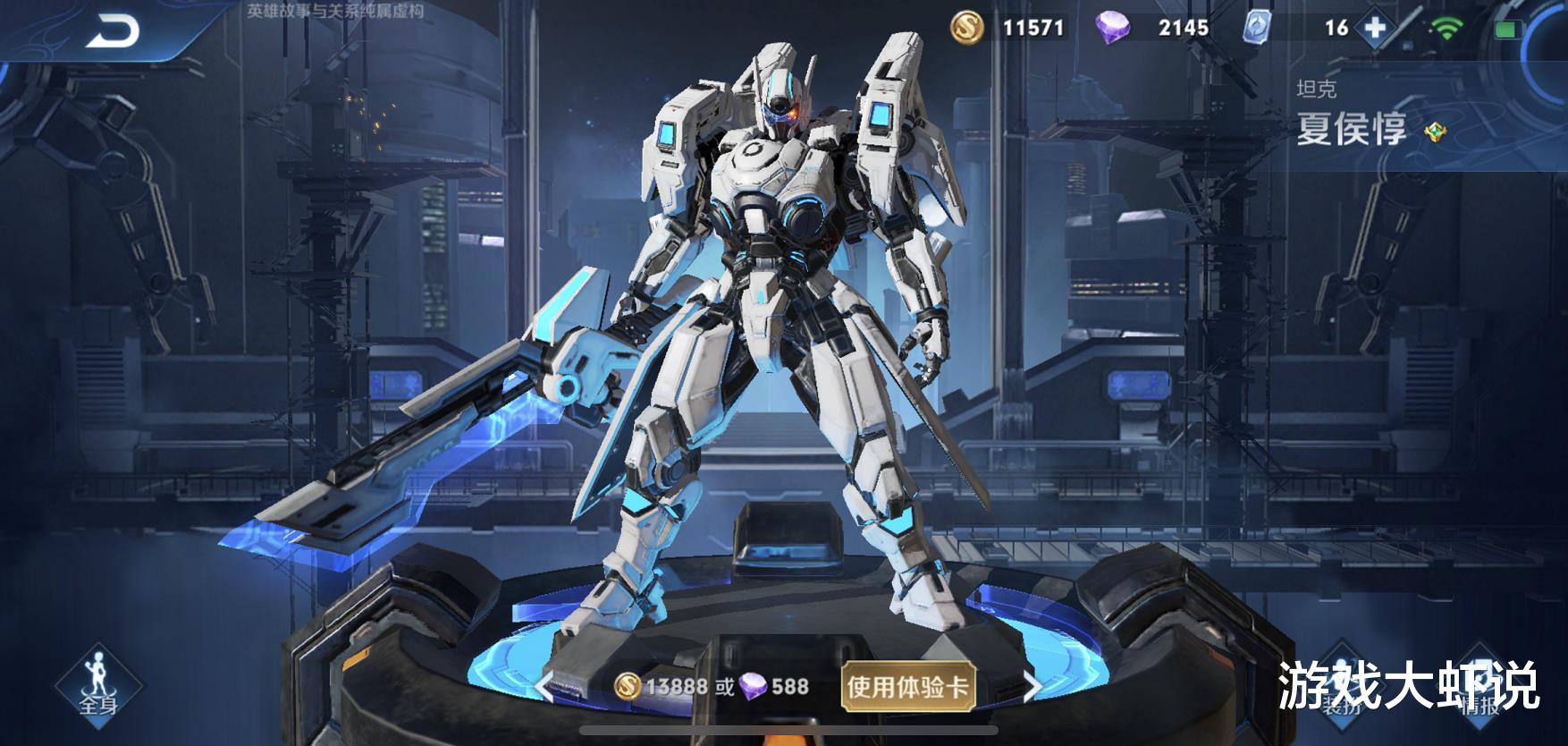The height and width of the screenshot is (746, 1568).
Task: Go back using the return arrow
Action: click(x=114, y=32)
